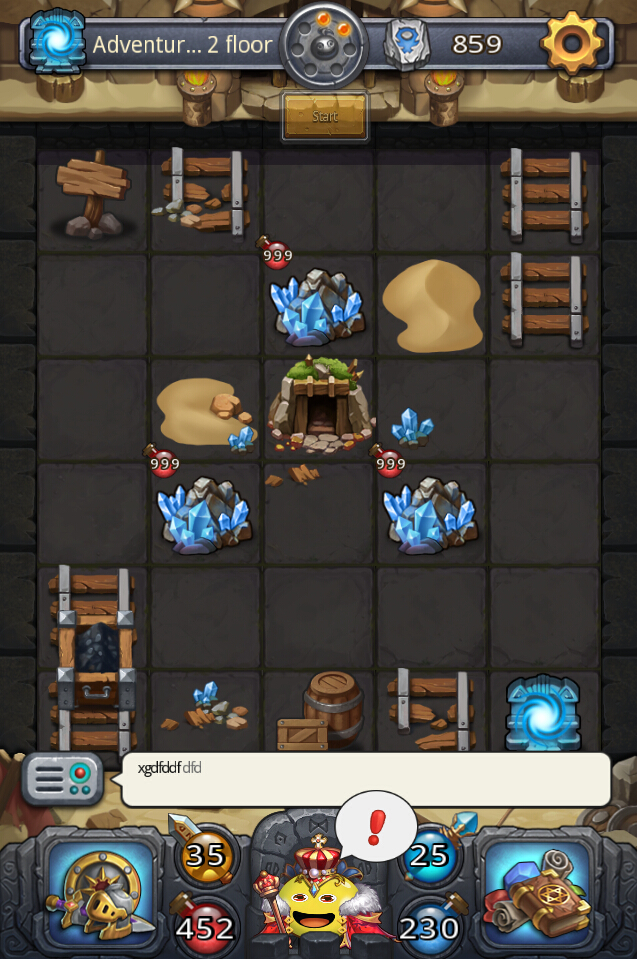Select the wooden signpost tile
The height and width of the screenshot is (959, 637).
click(x=93, y=195)
